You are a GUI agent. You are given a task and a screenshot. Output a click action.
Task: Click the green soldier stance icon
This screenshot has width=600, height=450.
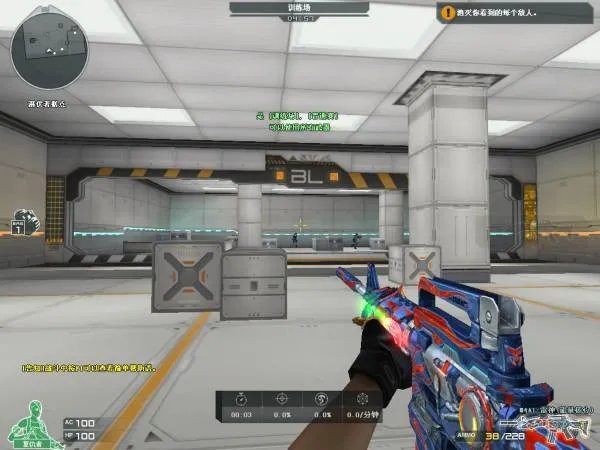coord(31,421)
